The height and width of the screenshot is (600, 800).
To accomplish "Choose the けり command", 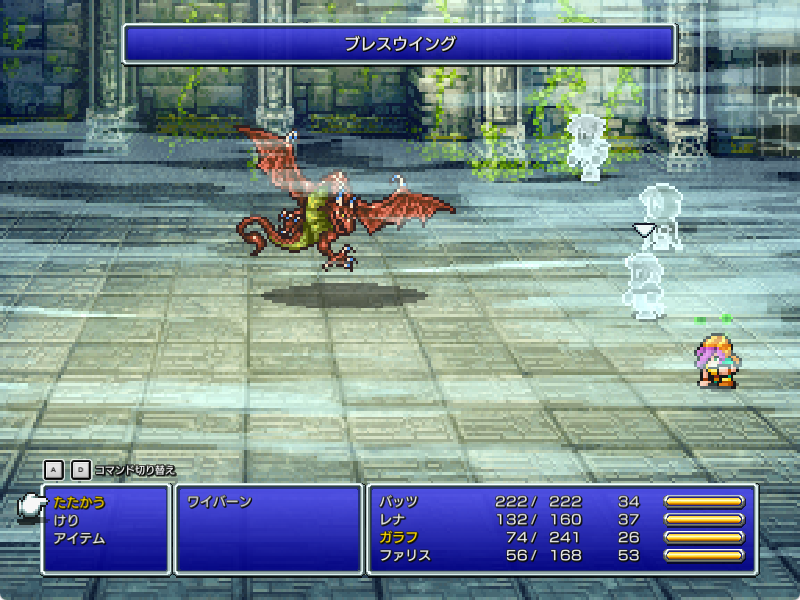I will (x=66, y=520).
